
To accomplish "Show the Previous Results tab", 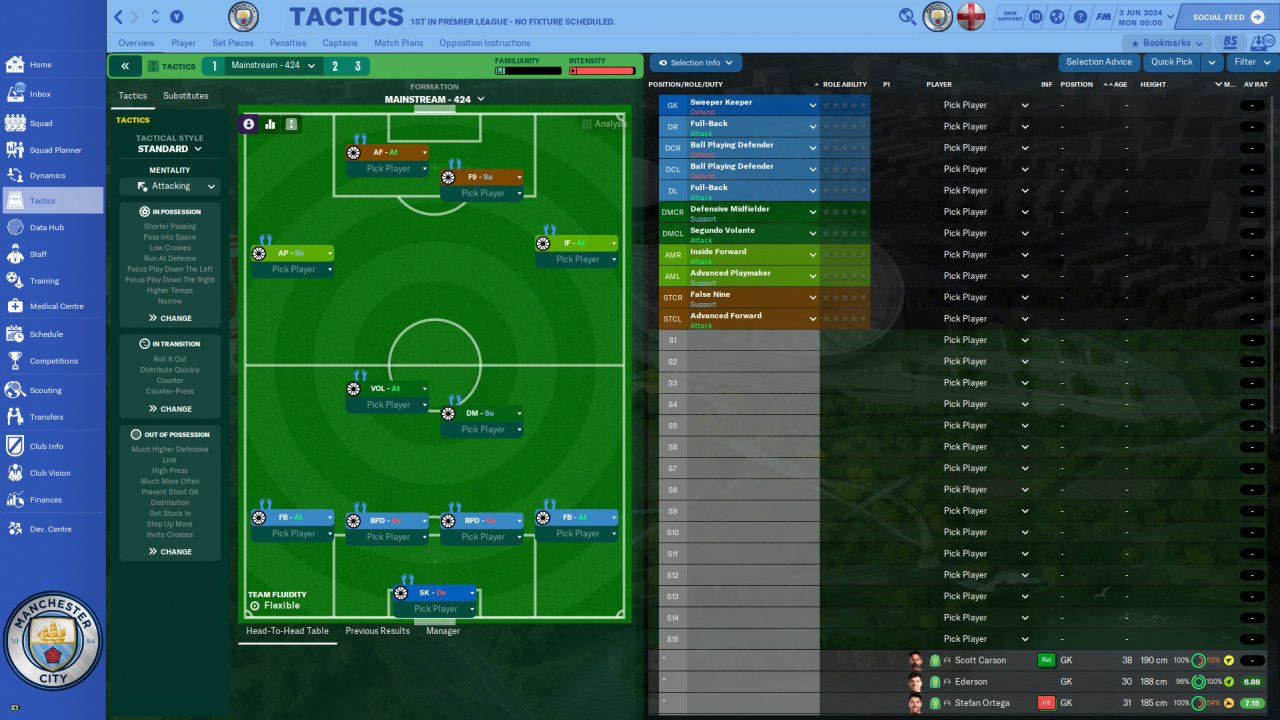I will [x=379, y=631].
